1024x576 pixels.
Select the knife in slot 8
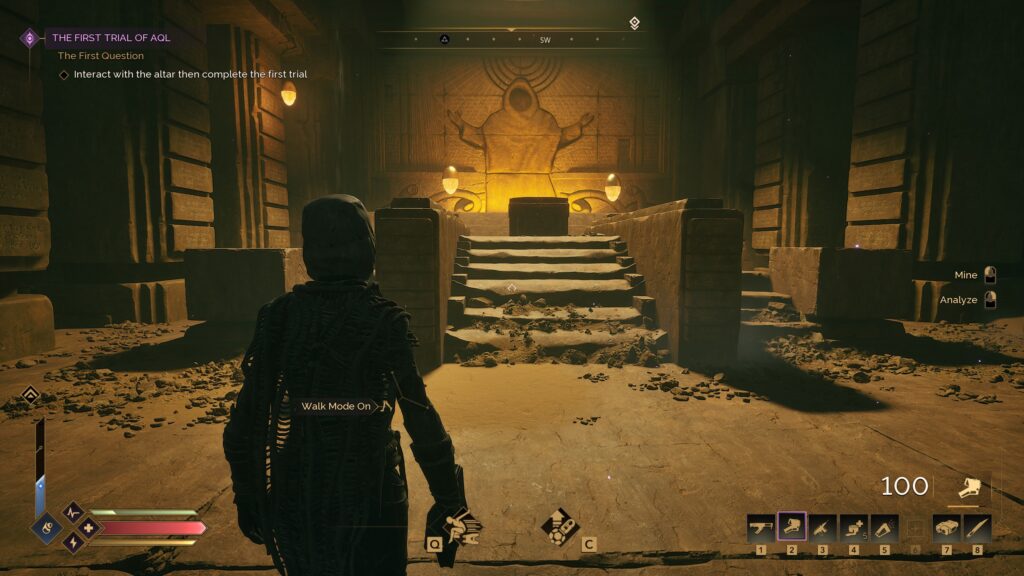click(977, 527)
